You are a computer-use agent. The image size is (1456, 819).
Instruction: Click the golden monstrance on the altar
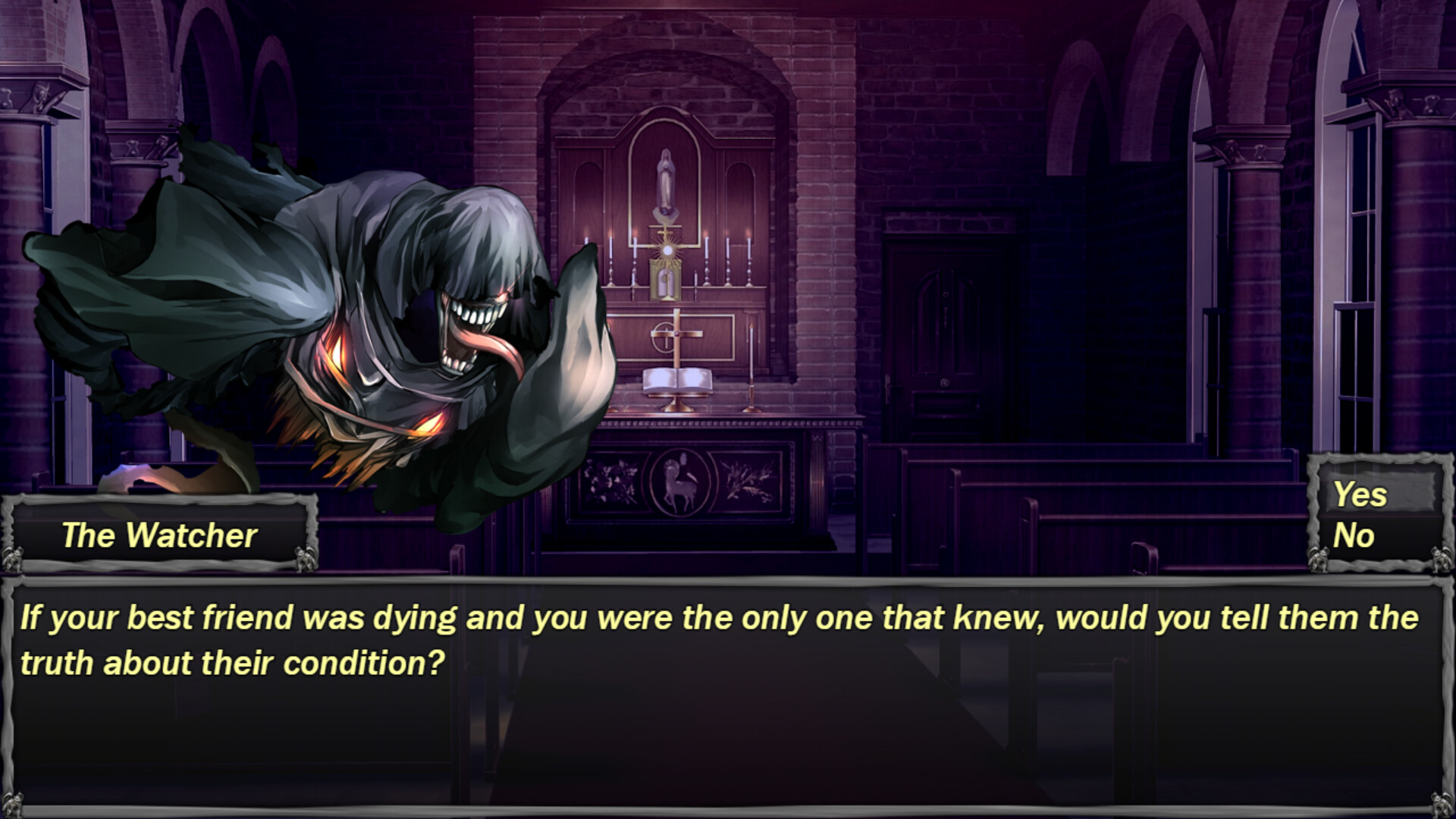pyautogui.click(x=666, y=250)
